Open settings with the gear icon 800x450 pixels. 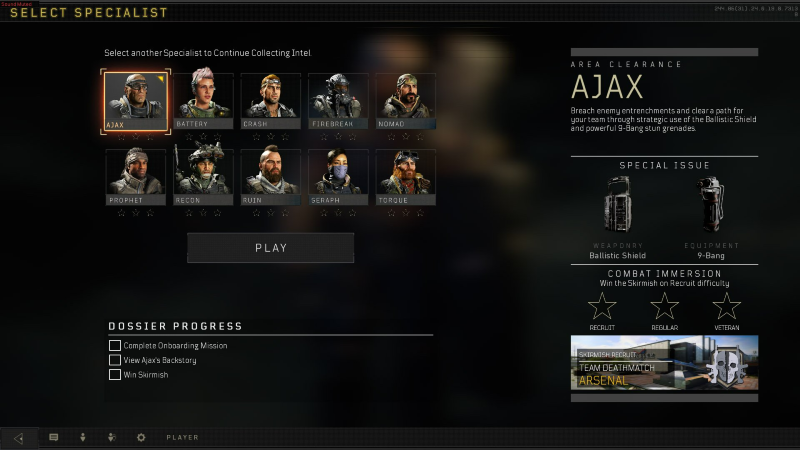pos(141,437)
